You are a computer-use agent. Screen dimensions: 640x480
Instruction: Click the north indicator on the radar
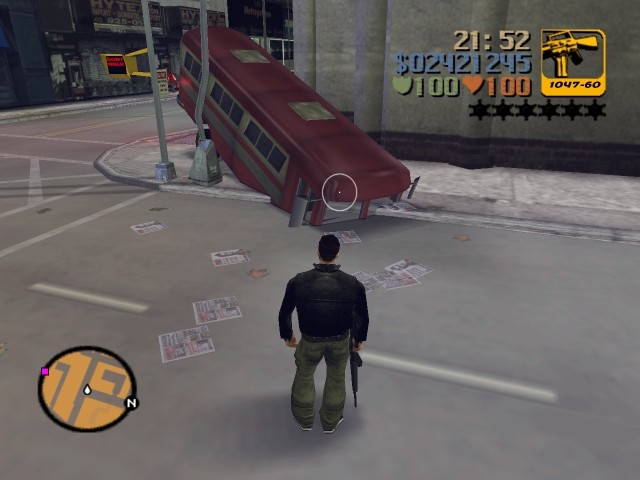(x=131, y=404)
